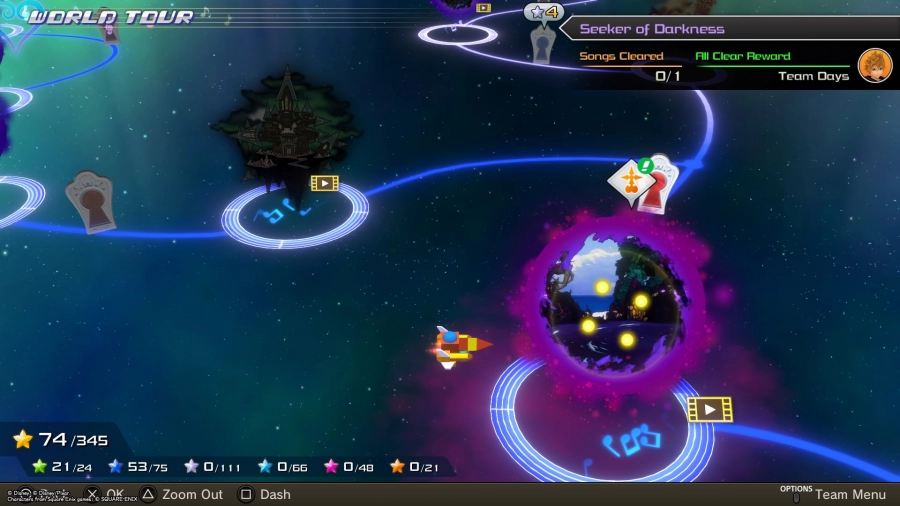Open the film icon beside the castle world
Screen dimensions: 900x506
(324, 183)
